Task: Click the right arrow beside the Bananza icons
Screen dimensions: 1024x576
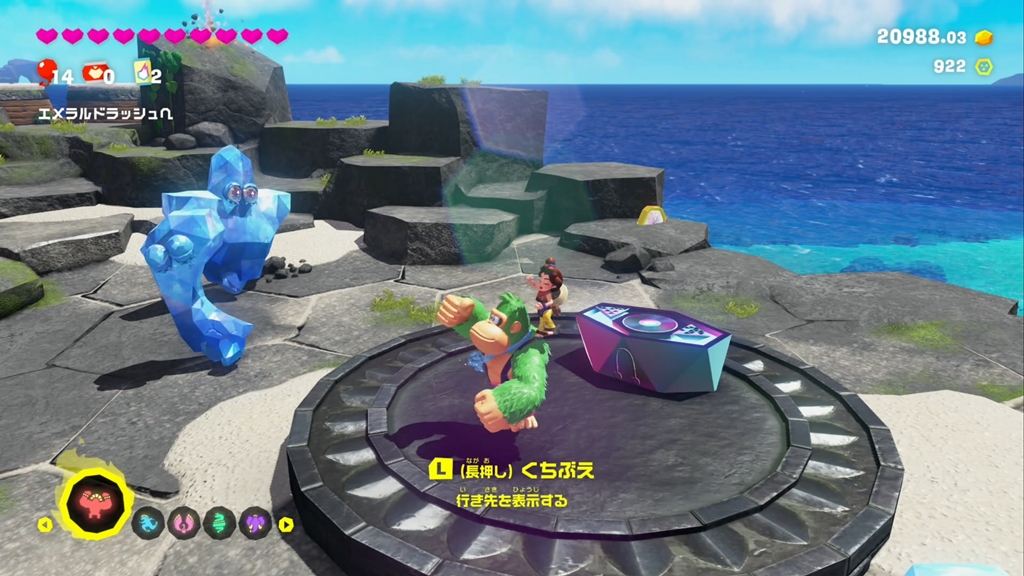Action: tap(286, 524)
